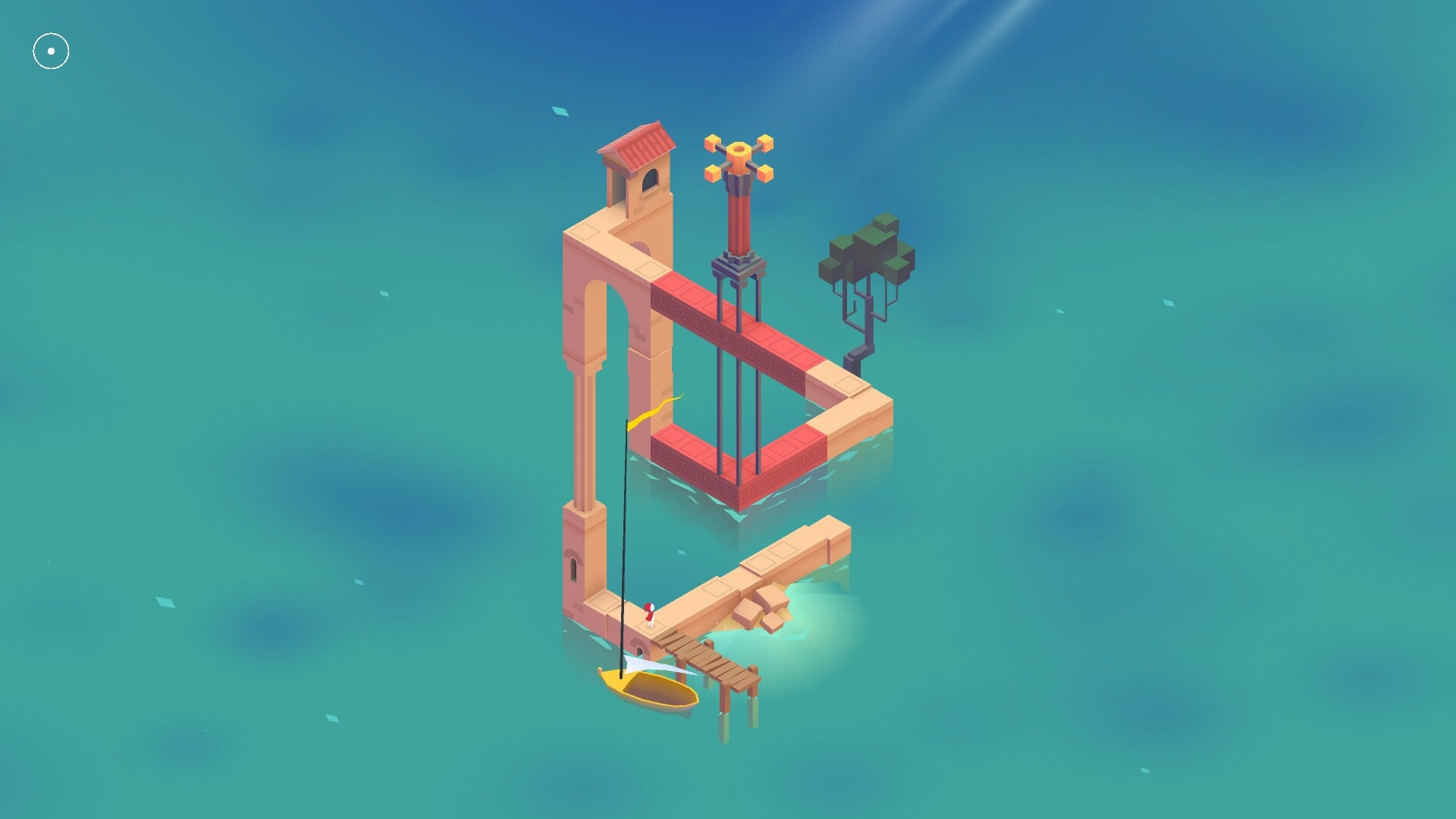
Task: Select the striped red central pillar
Action: [739, 220]
